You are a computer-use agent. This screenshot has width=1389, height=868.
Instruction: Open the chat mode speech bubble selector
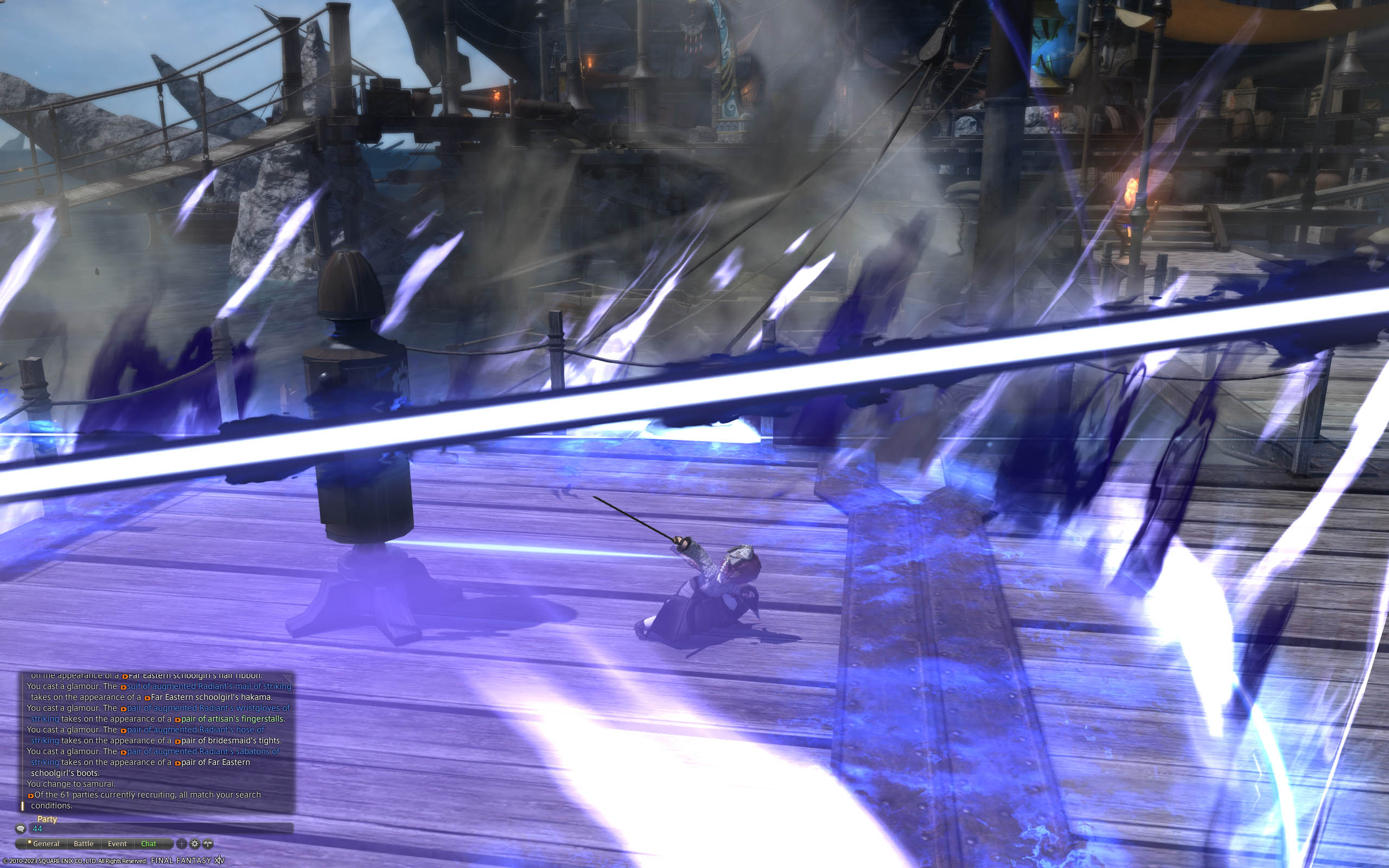[21, 829]
